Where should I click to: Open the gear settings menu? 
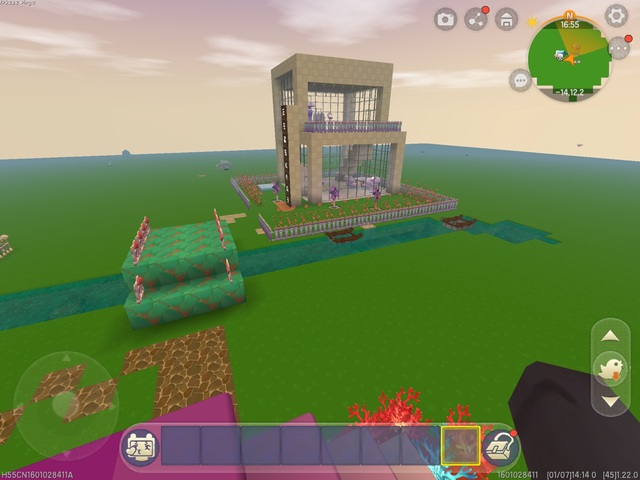617,16
